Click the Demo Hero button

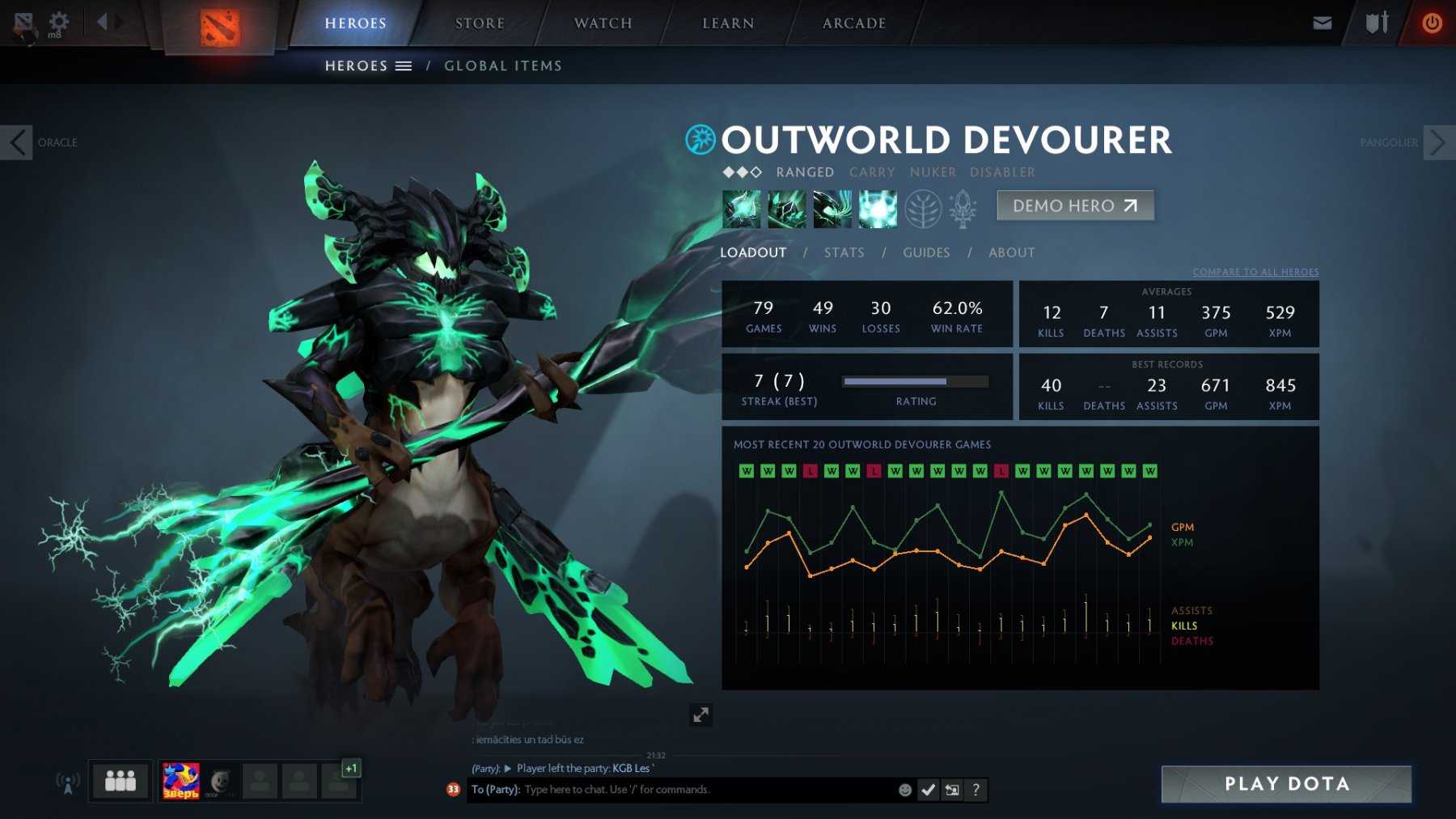(x=1075, y=206)
